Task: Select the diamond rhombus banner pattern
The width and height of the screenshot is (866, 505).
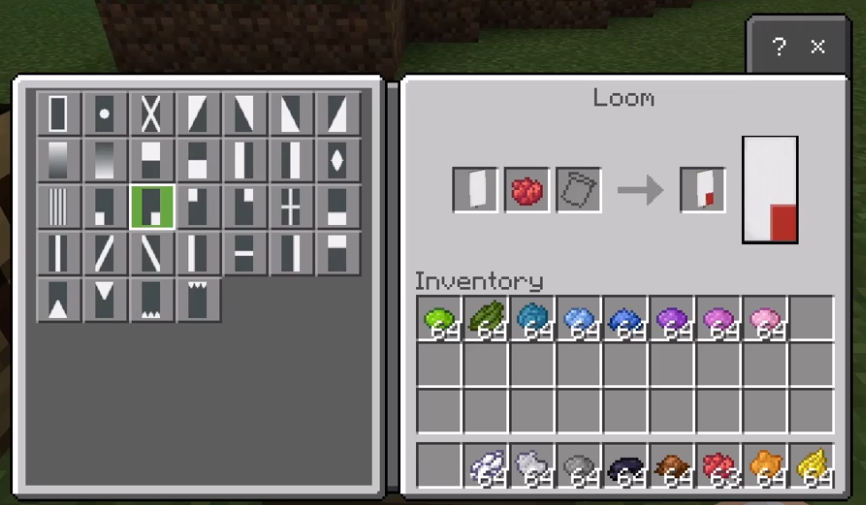Action: (x=337, y=160)
